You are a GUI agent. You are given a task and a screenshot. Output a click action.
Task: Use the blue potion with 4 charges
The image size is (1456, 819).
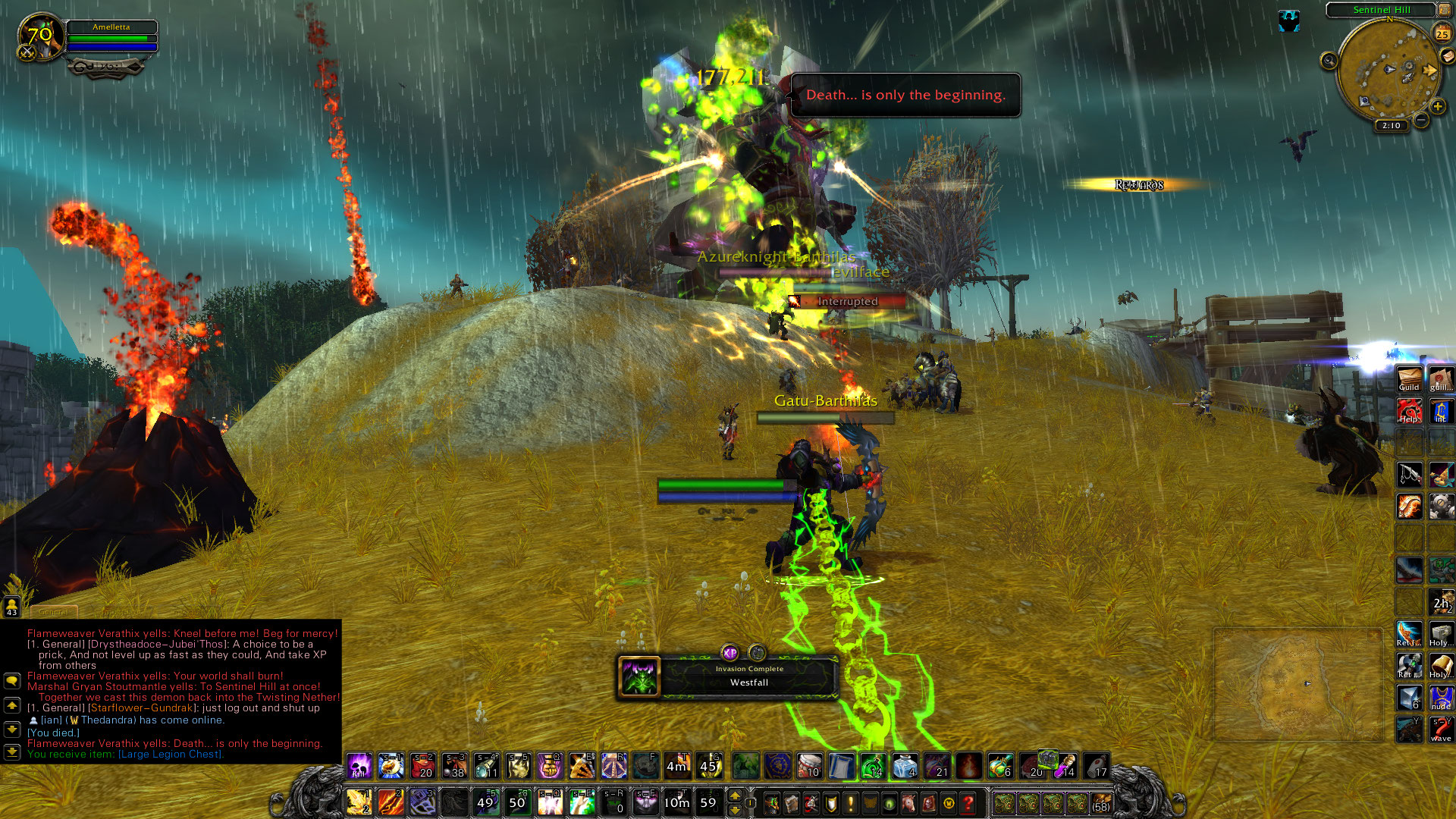pyautogui.click(x=905, y=766)
